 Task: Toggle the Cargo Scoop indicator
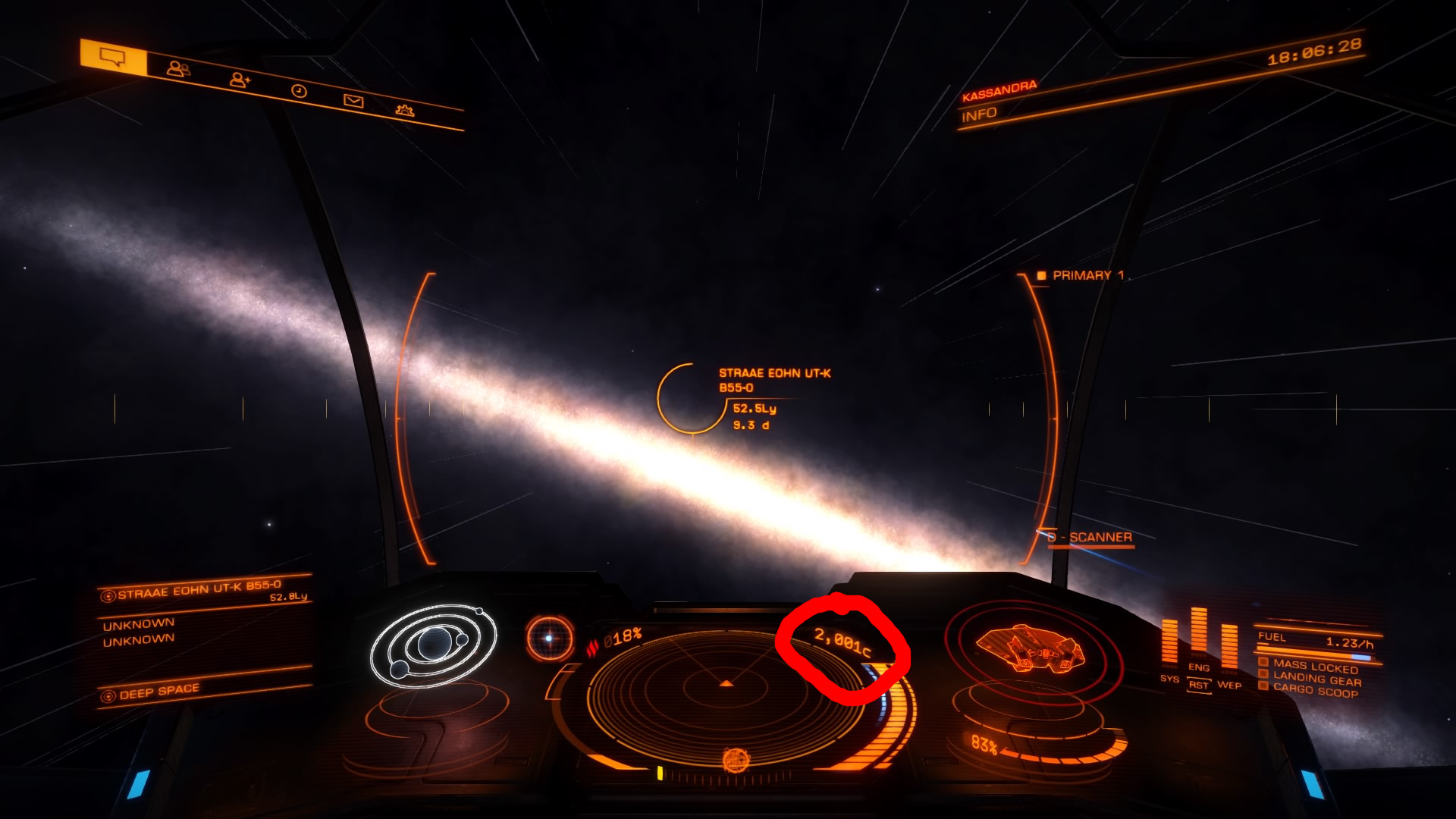click(1314, 690)
